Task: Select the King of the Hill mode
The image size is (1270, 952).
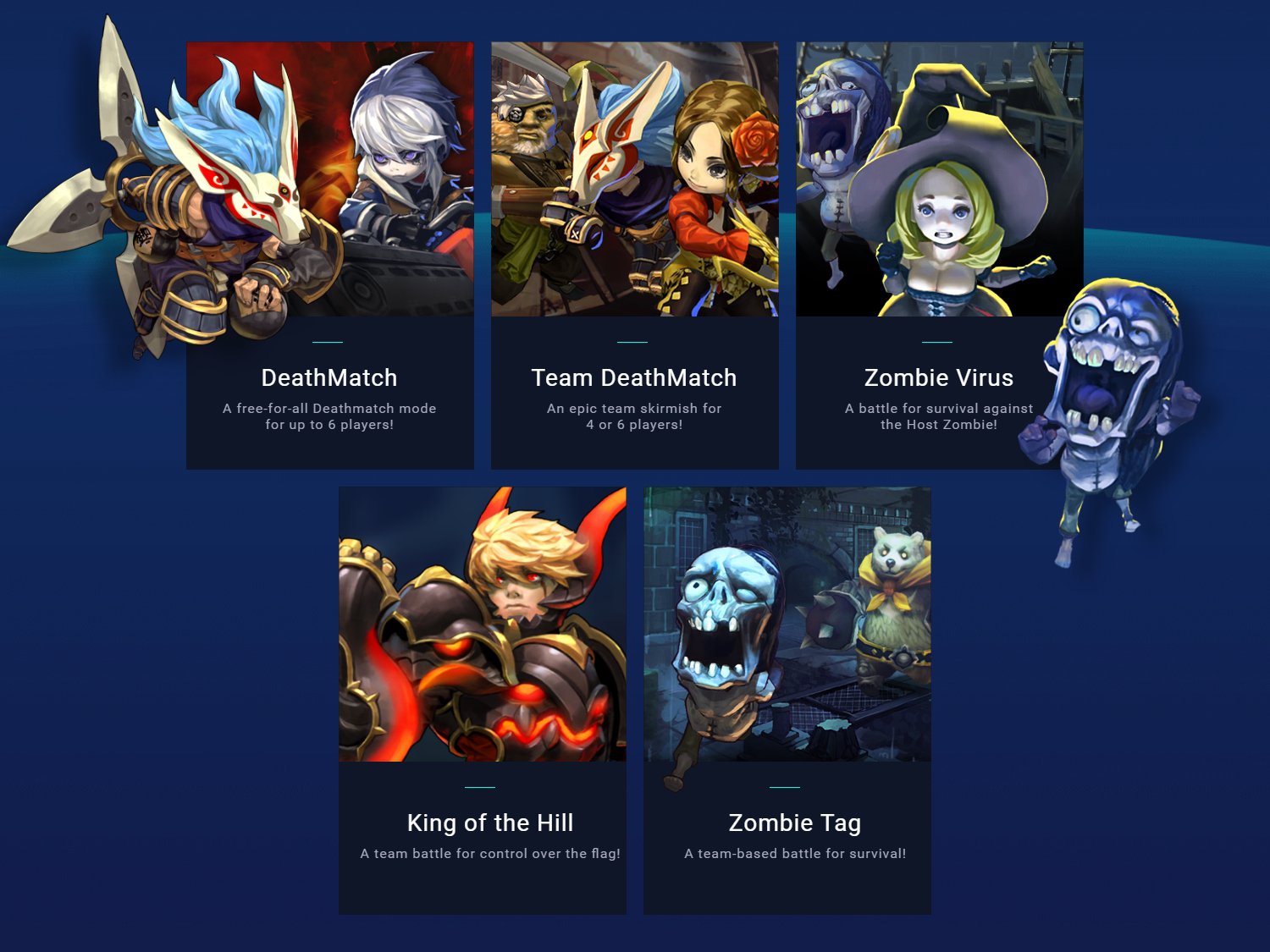Action: click(482, 698)
